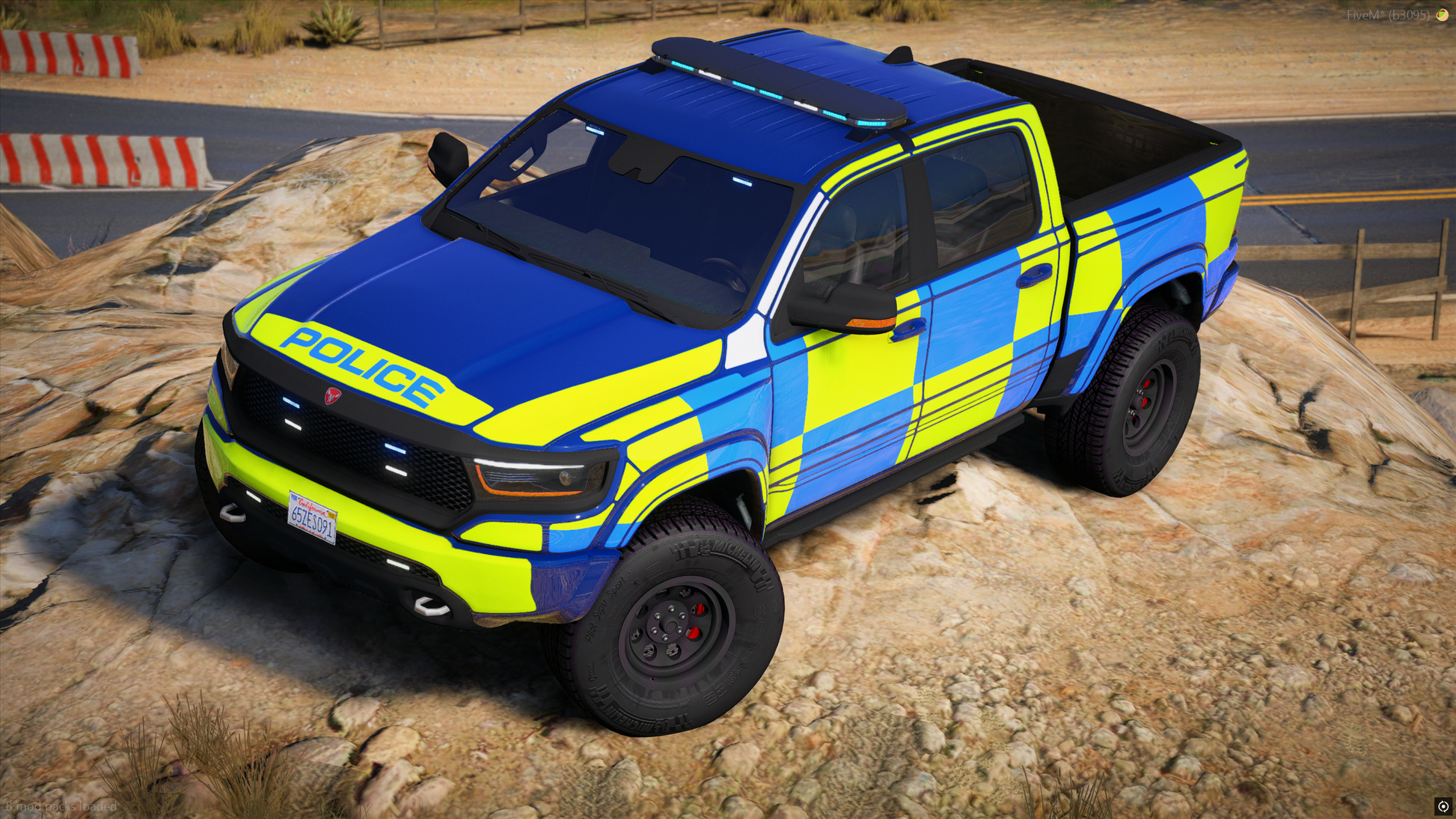Click the taco icon beside FiveM label
Image resolution: width=1456 pixels, height=819 pixels.
(1442, 15)
